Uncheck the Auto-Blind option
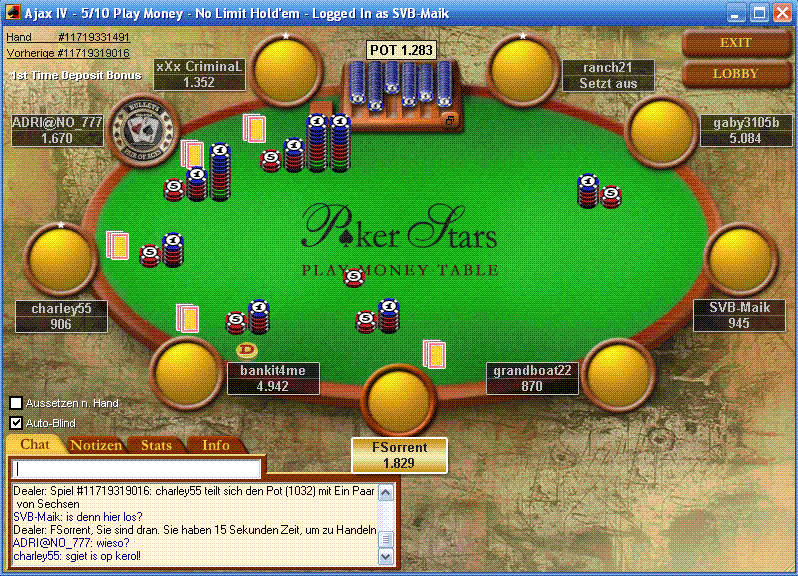798x576 pixels. point(16,423)
